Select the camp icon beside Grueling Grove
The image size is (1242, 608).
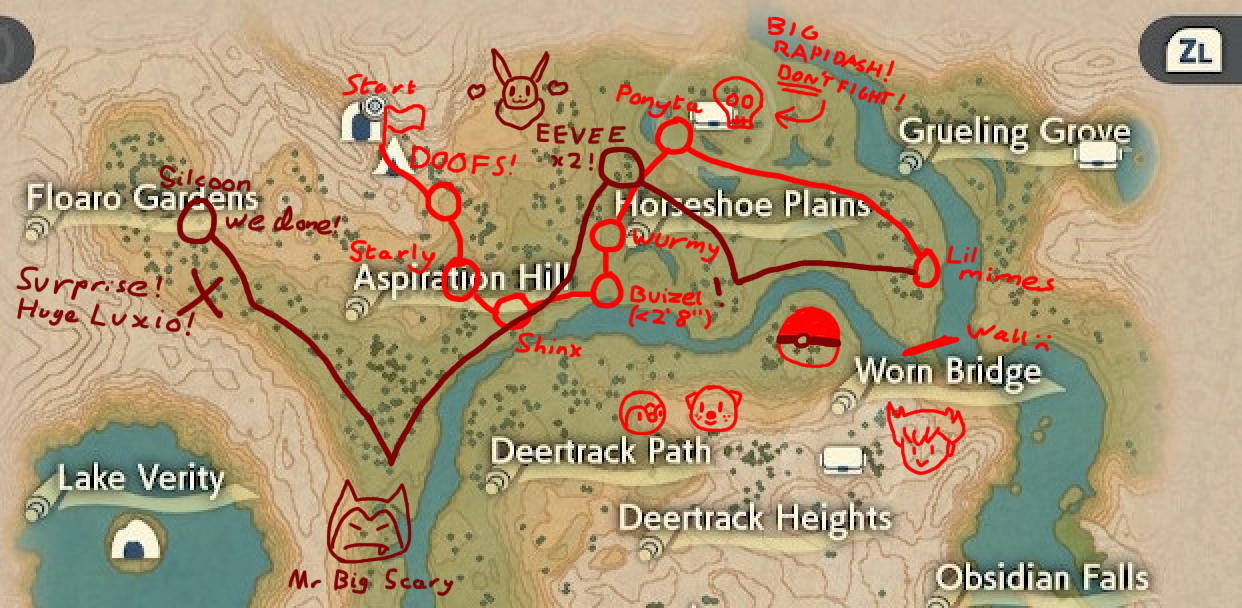pyautogui.click(x=1100, y=154)
